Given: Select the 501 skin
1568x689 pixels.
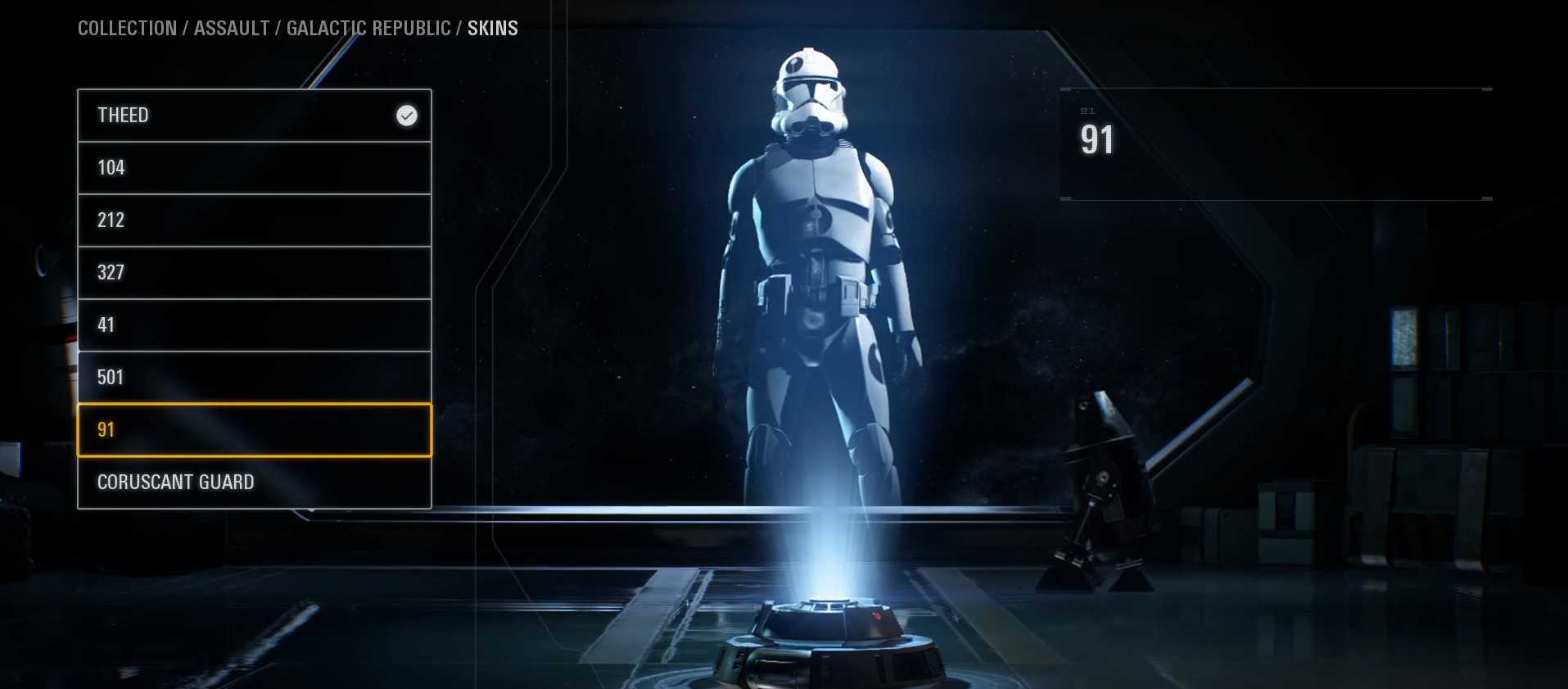Looking at the screenshot, I should coord(254,378).
